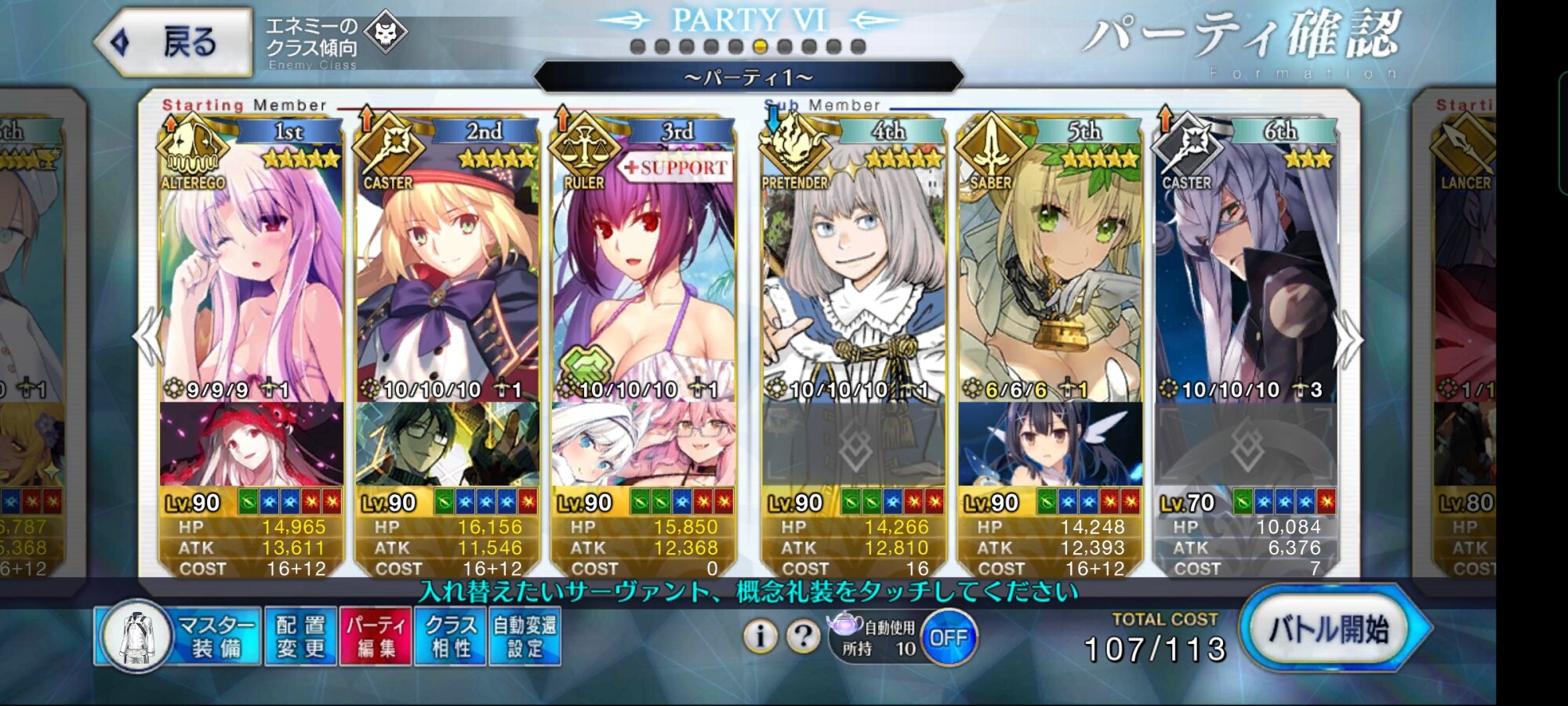1568x706 pixels.
Task: Open マスター装備 Master equipment
Action: pyautogui.click(x=179, y=636)
